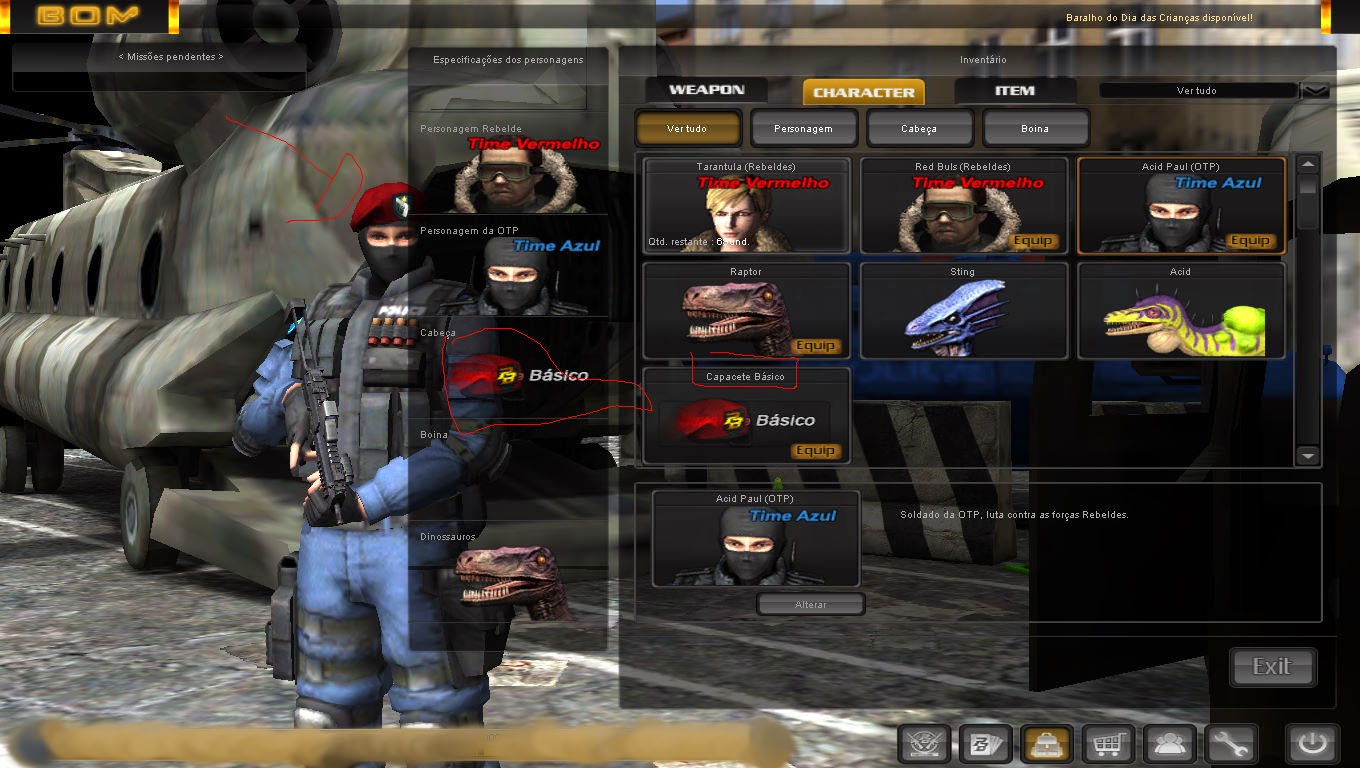Switch to the ITEM tab
The width and height of the screenshot is (1360, 768).
tap(1016, 90)
